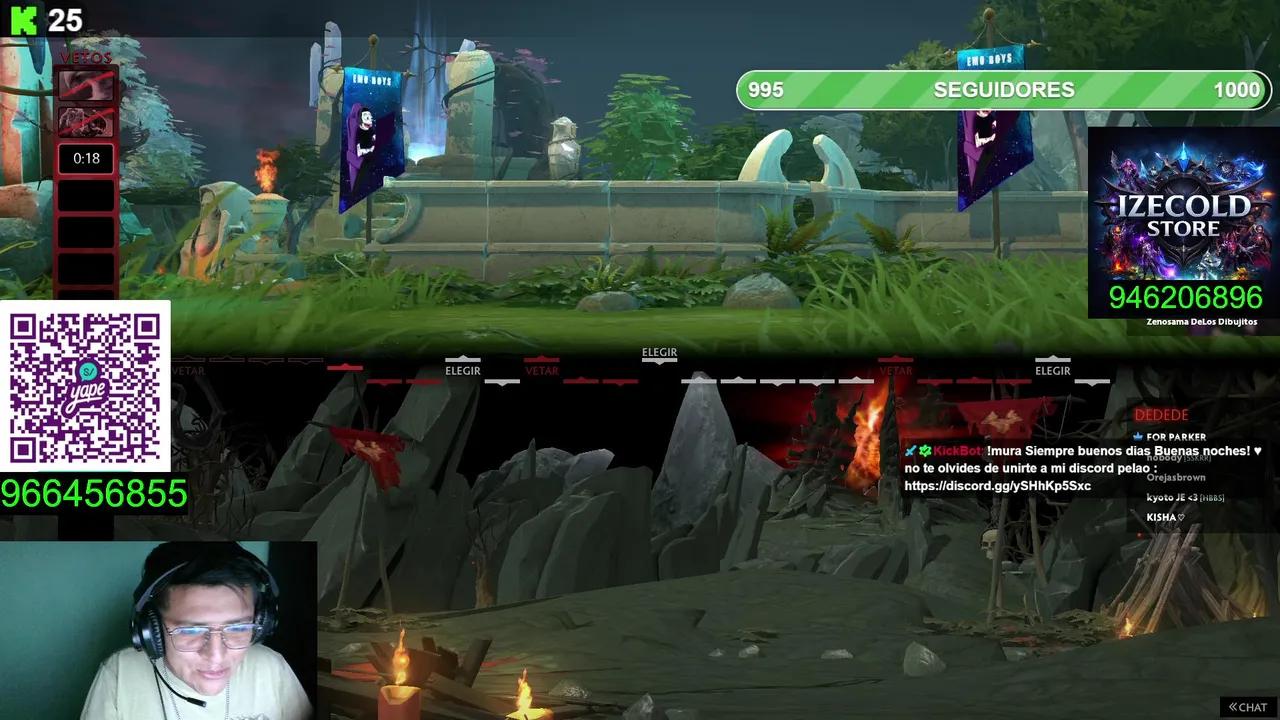The width and height of the screenshot is (1280, 720).
Task: Select the leftmost VETAR phase label
Action: [x=189, y=370]
